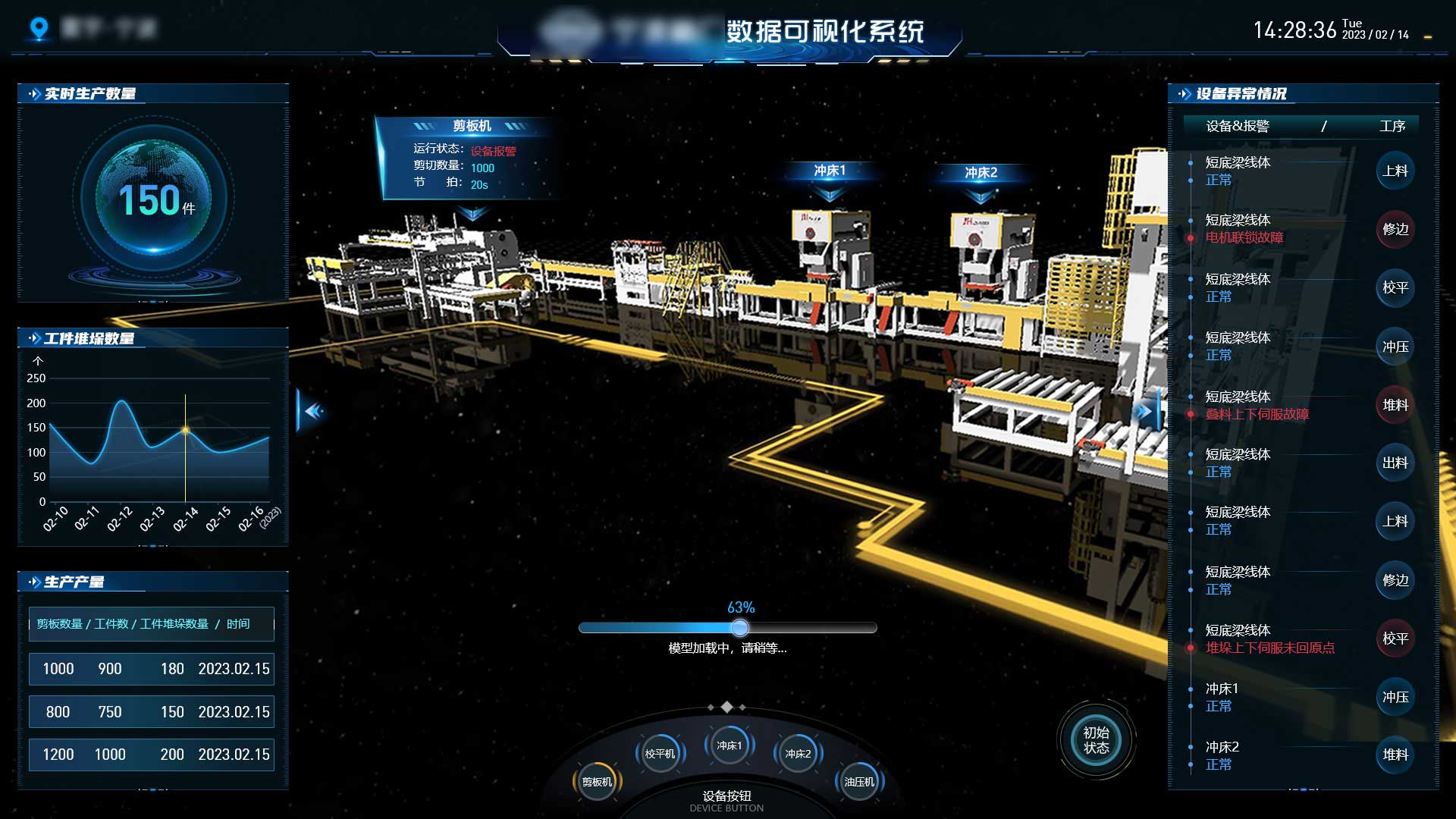Select the 校平机 device button
The image size is (1456, 819).
tap(660, 754)
